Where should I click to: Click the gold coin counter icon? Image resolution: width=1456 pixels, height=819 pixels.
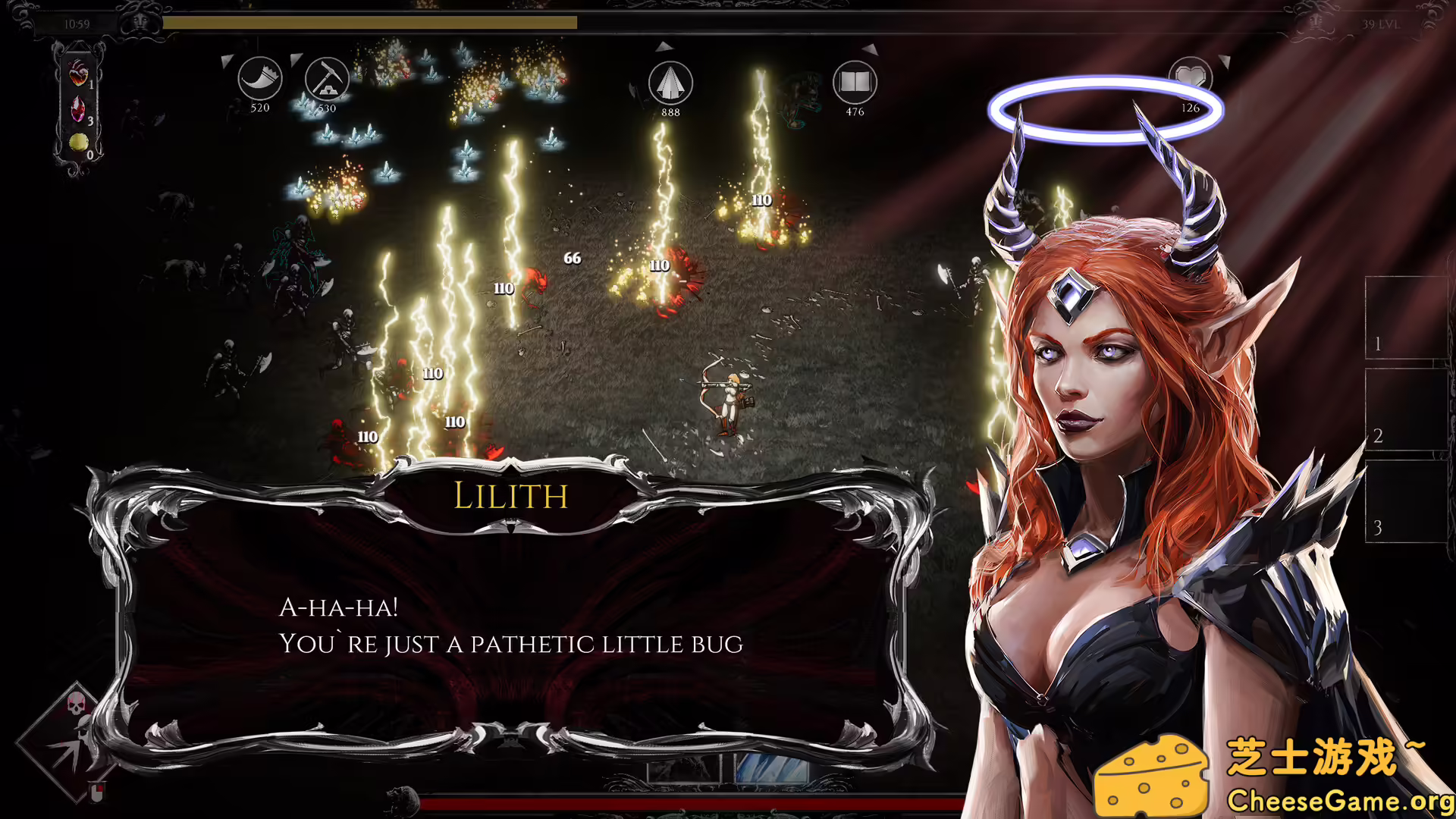pos(78,143)
